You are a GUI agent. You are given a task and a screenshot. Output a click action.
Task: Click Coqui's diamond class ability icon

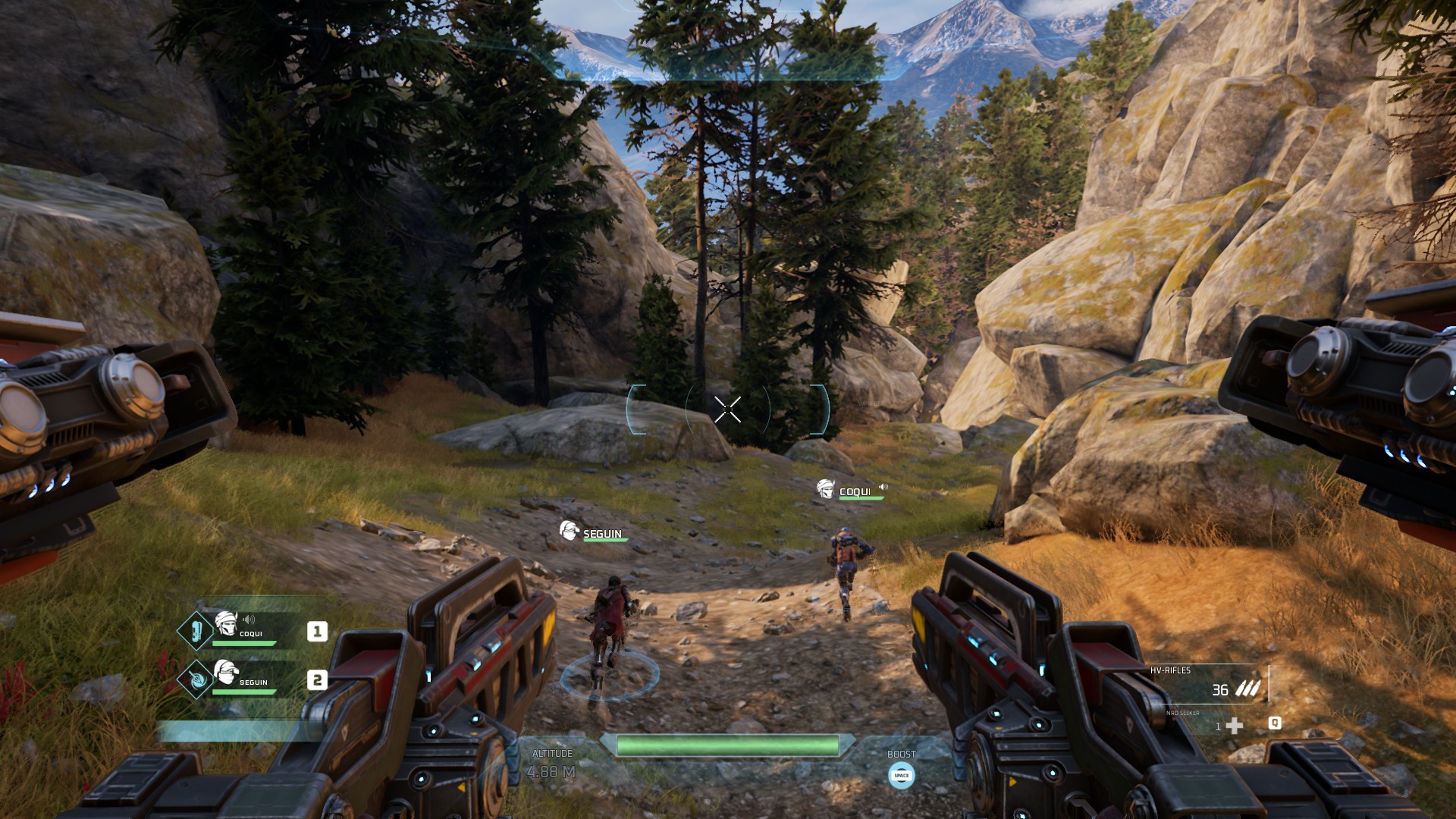point(196,631)
